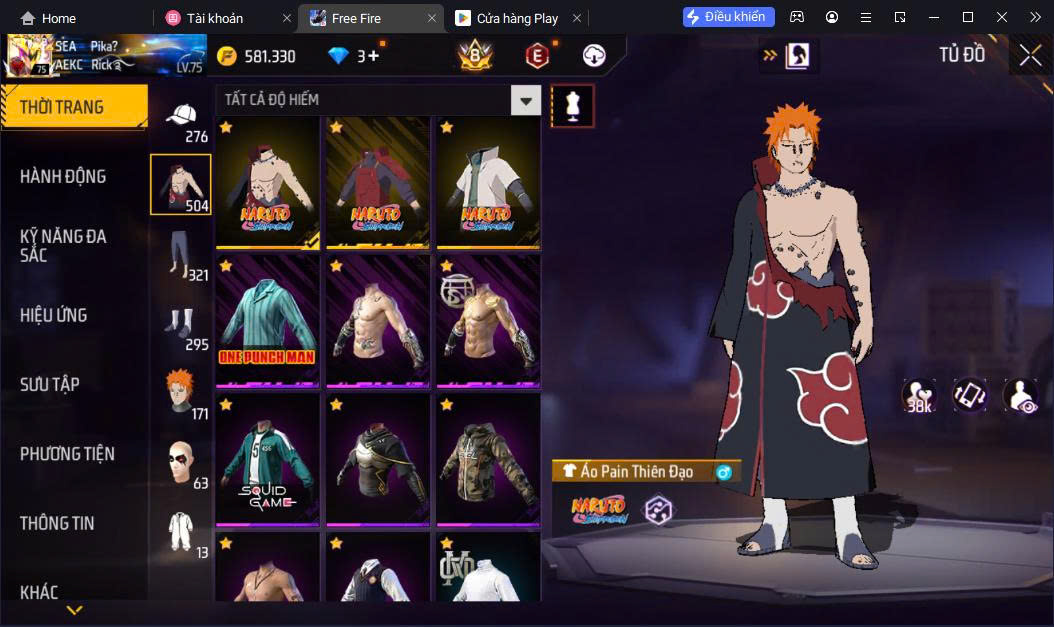Screen dimensions: 1054x627
Task: Choose the pants subcategory showing 321
Action: coord(183,254)
